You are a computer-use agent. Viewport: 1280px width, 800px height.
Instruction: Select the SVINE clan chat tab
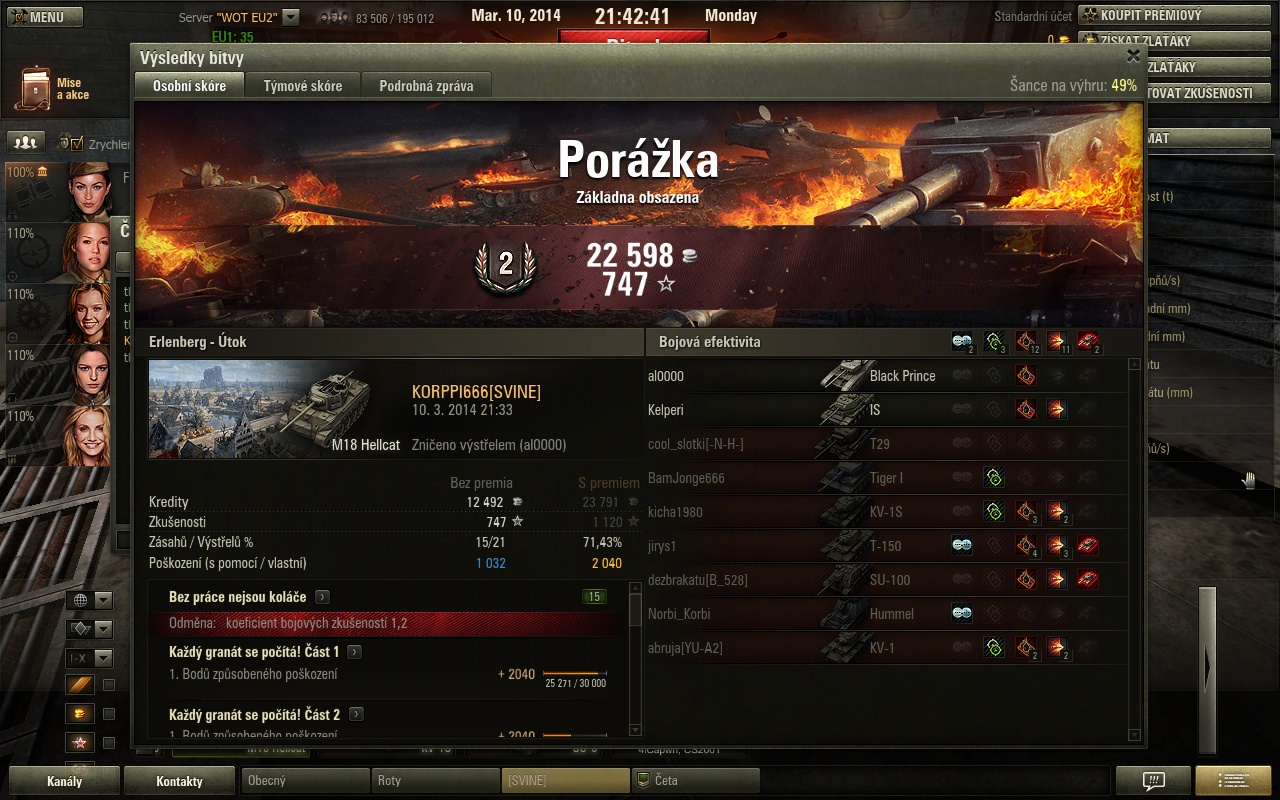[x=564, y=781]
